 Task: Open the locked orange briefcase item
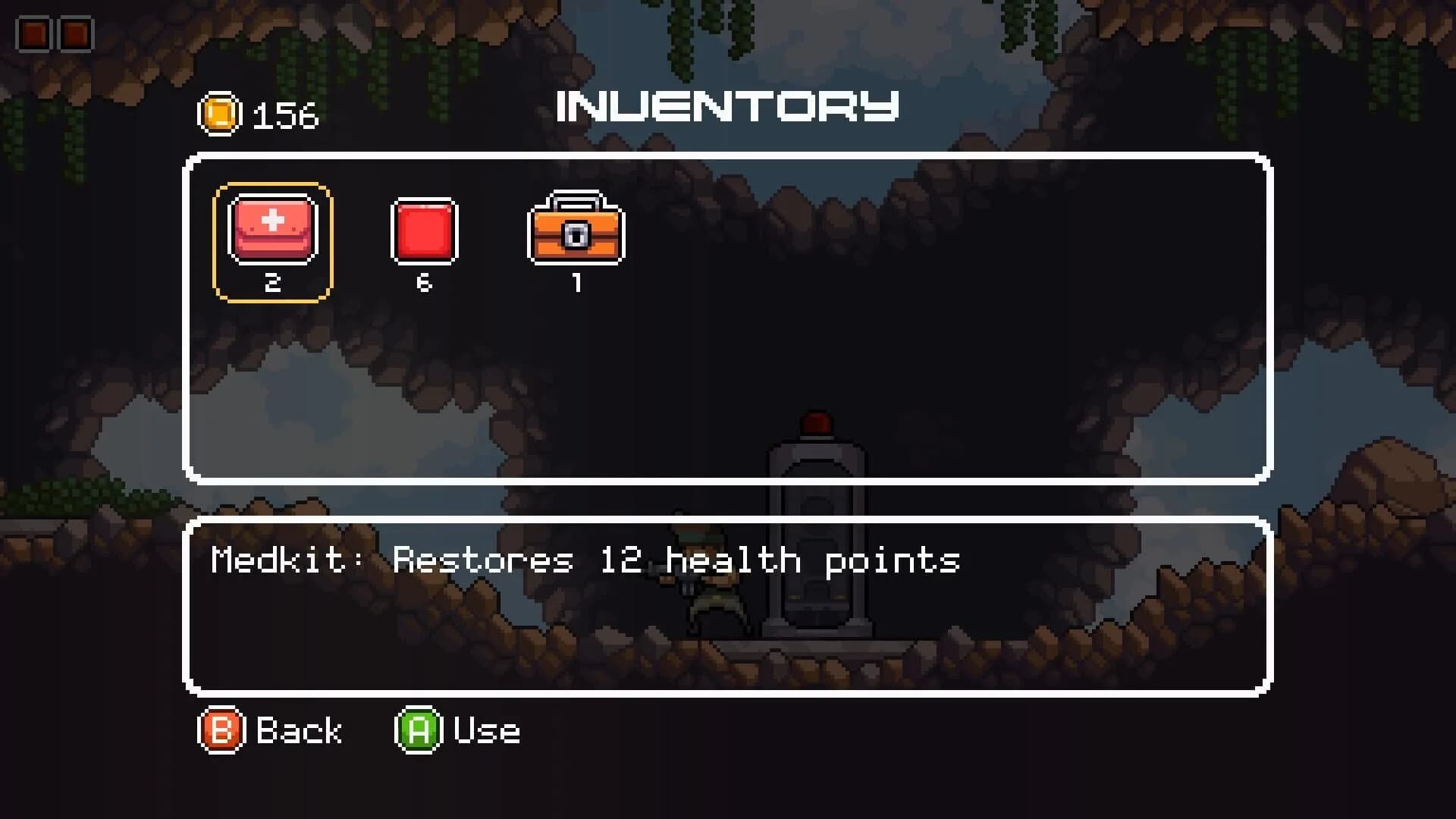[x=576, y=231]
